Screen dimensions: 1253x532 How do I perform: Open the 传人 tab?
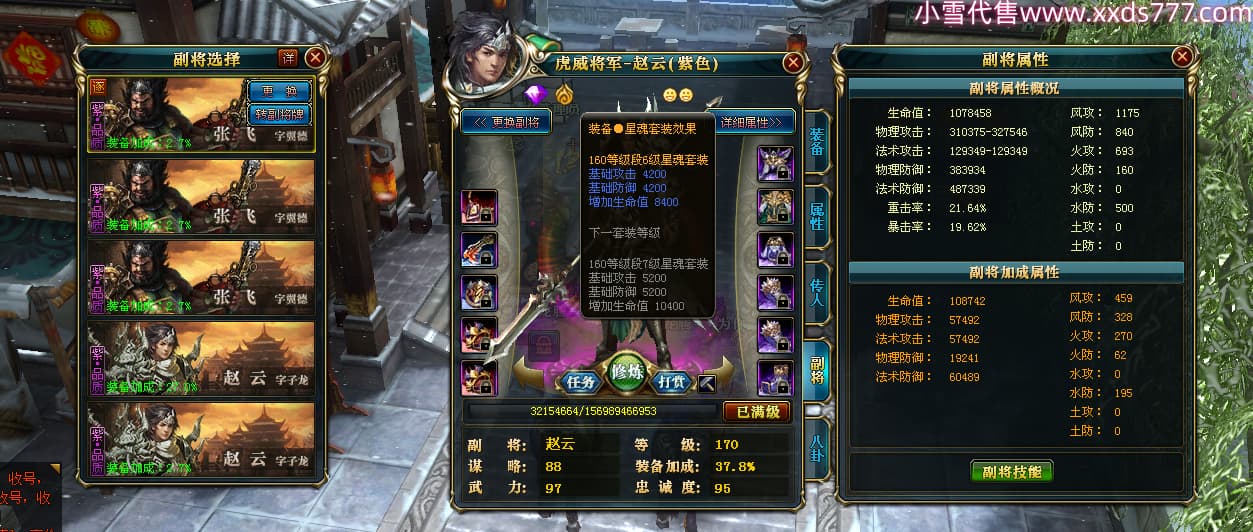[816, 292]
